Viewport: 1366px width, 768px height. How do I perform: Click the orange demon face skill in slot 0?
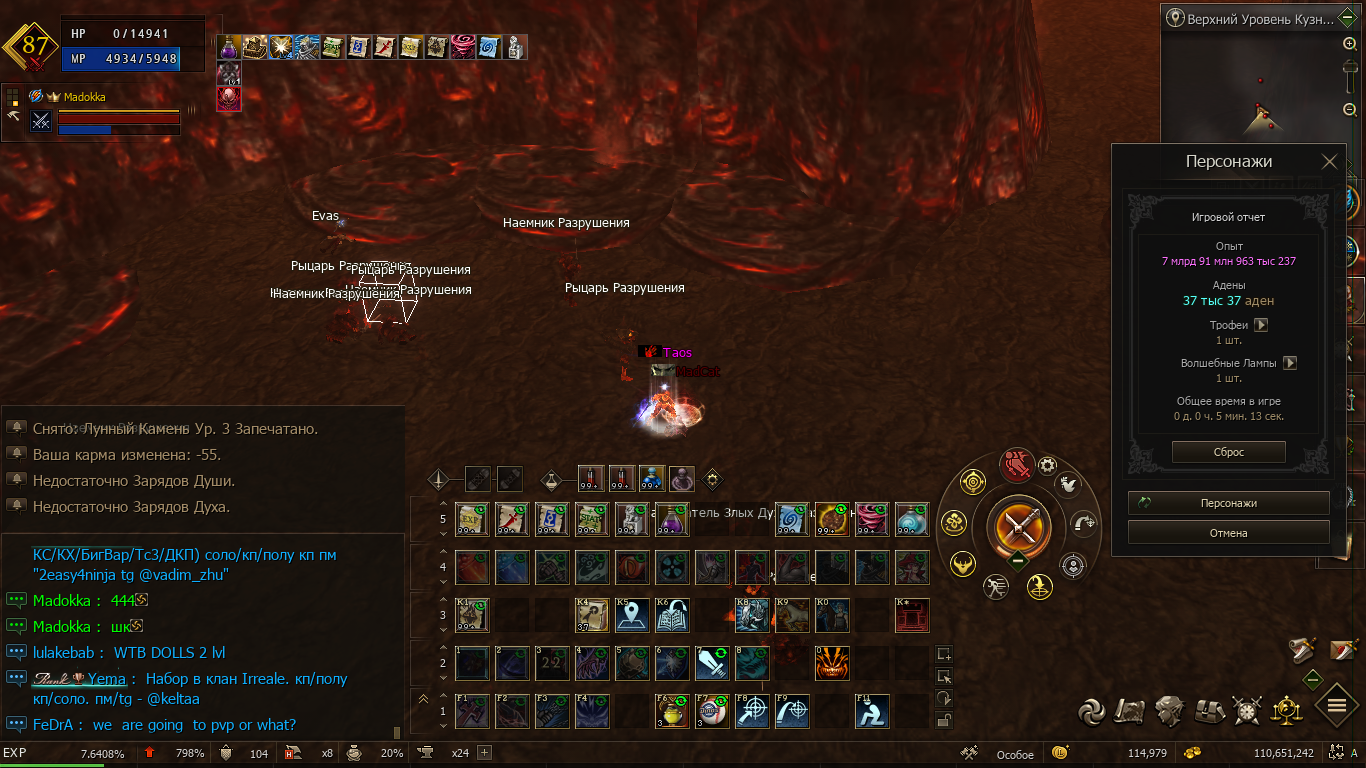832,663
